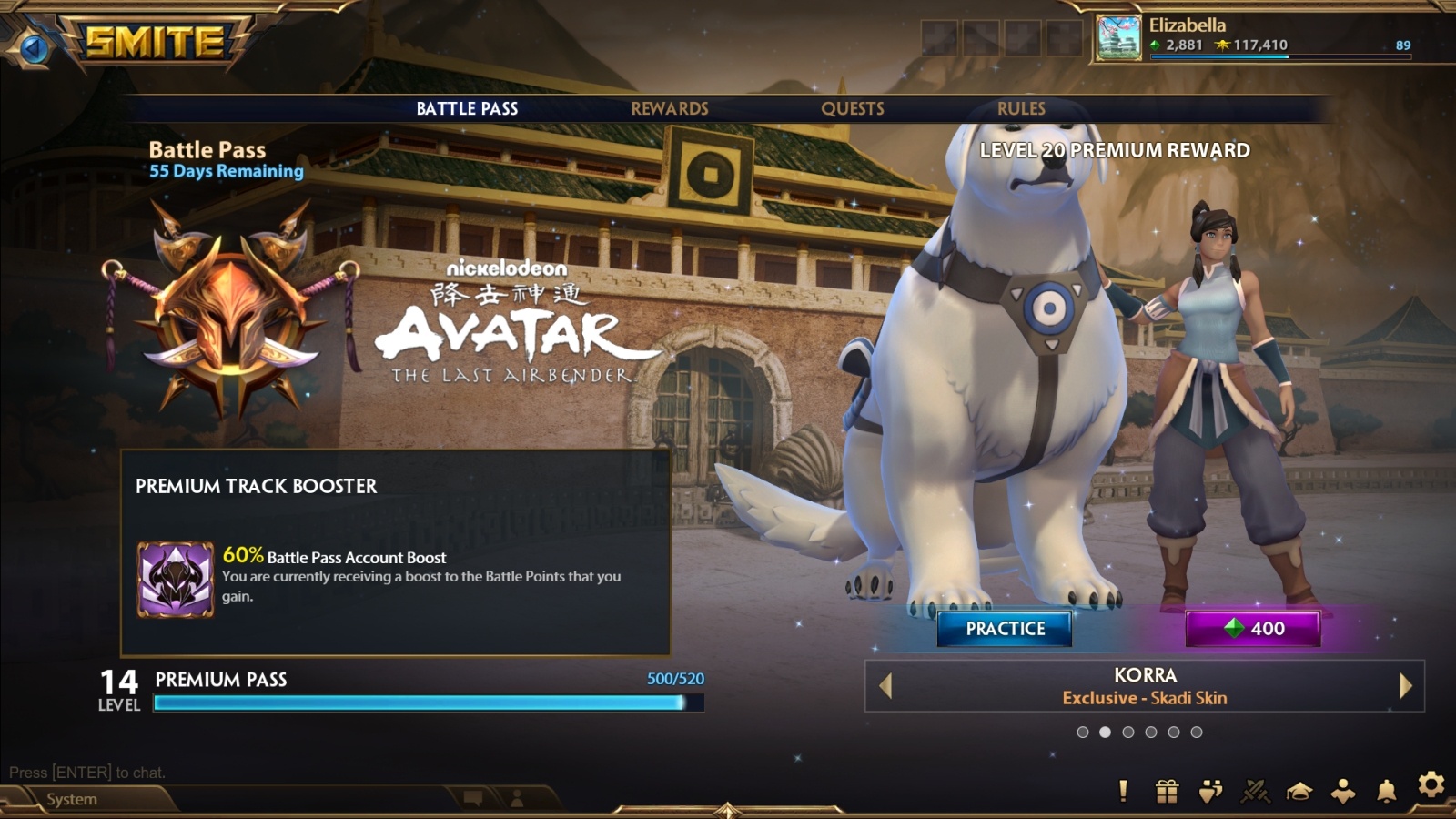Practice with the Korra skin
The width and height of the screenshot is (1456, 819).
click(1005, 629)
